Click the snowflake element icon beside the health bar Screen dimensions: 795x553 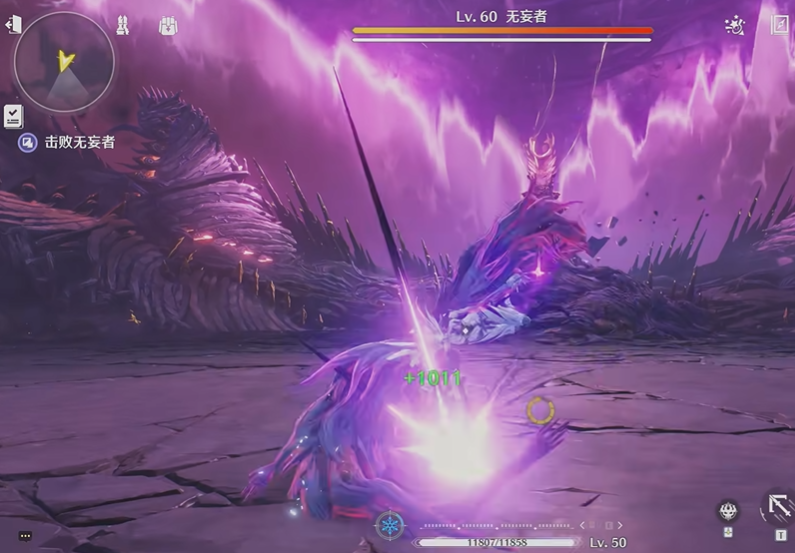389,525
